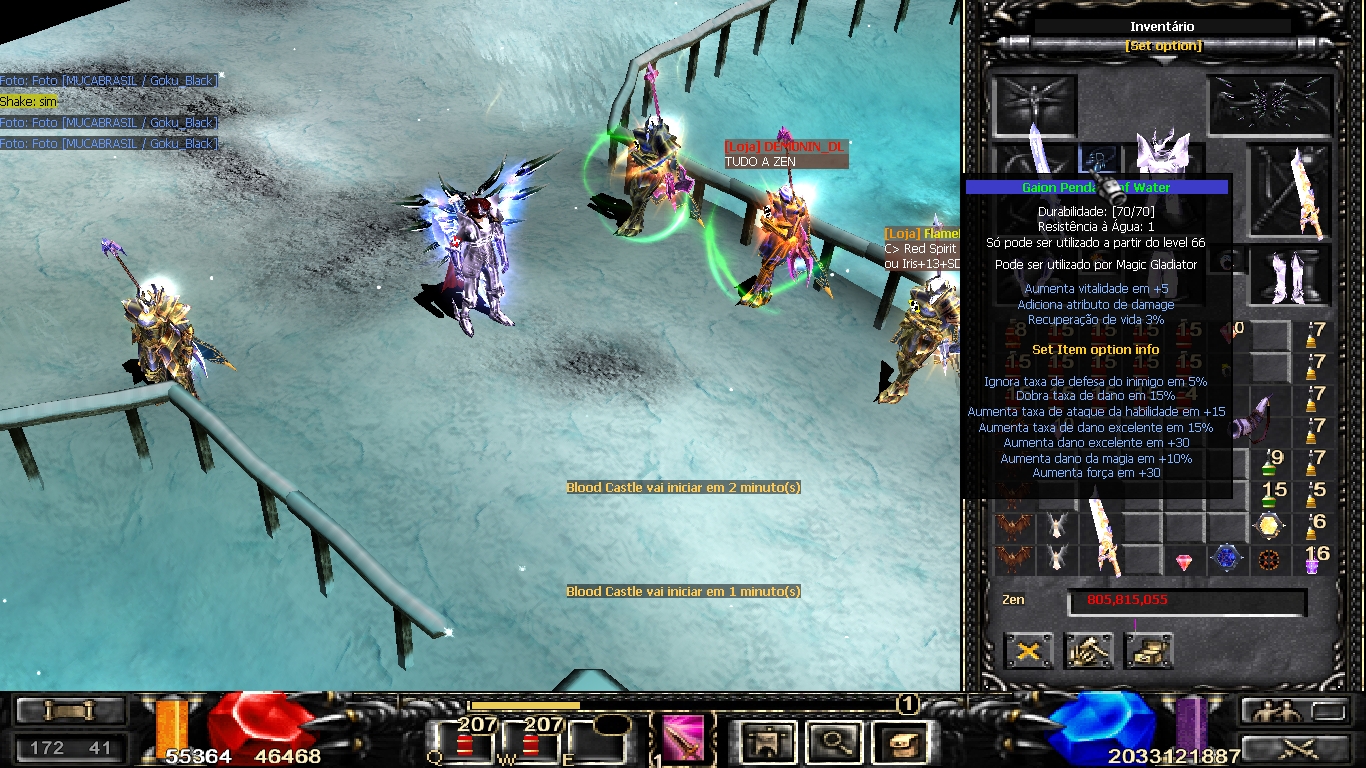Viewport: 1366px width, 768px height.
Task: Select the purple potion stack of 16
Action: pyautogui.click(x=1314, y=560)
